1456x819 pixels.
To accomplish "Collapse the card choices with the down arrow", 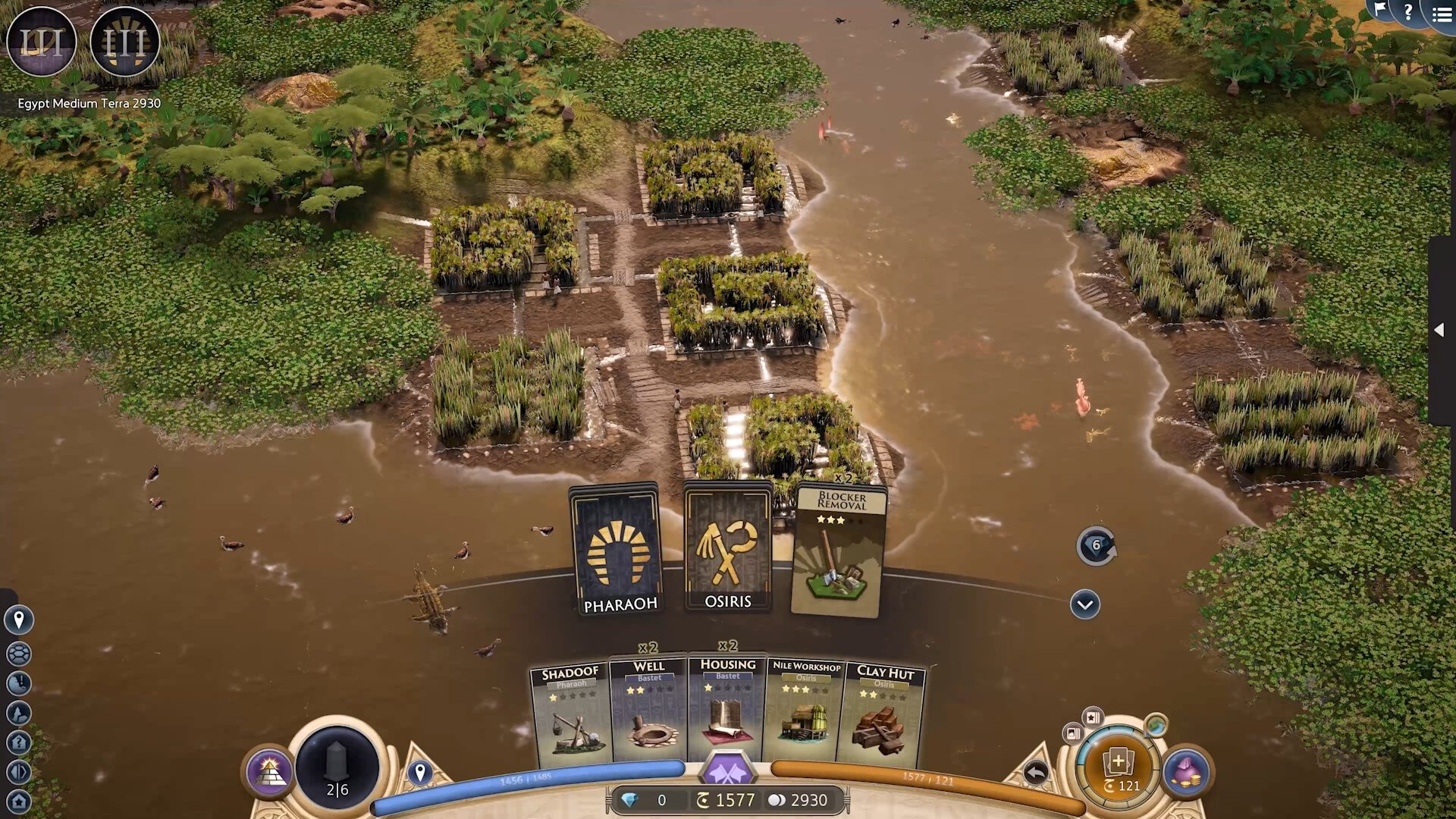I will (1085, 604).
